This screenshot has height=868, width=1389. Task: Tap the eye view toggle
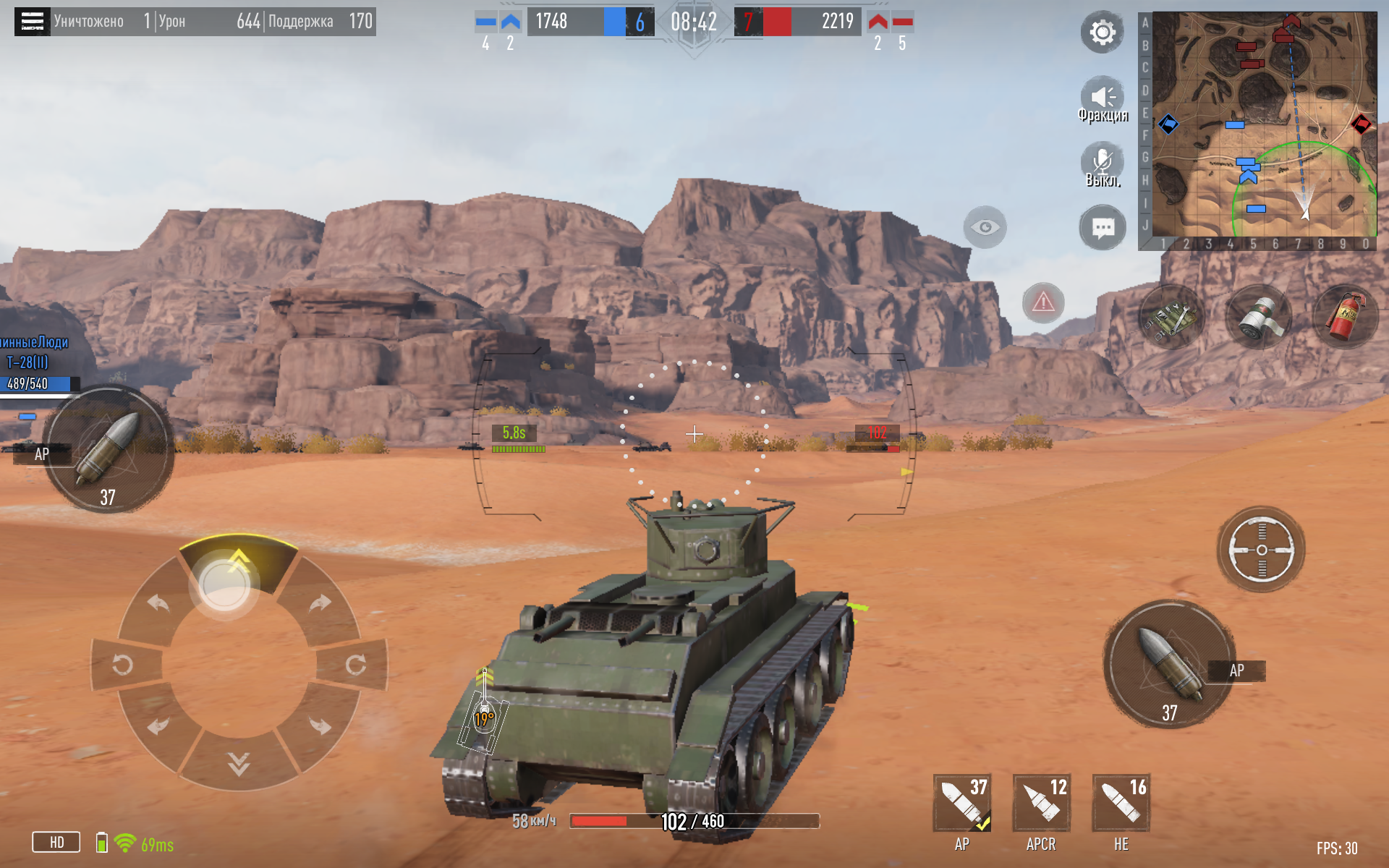coord(985,227)
